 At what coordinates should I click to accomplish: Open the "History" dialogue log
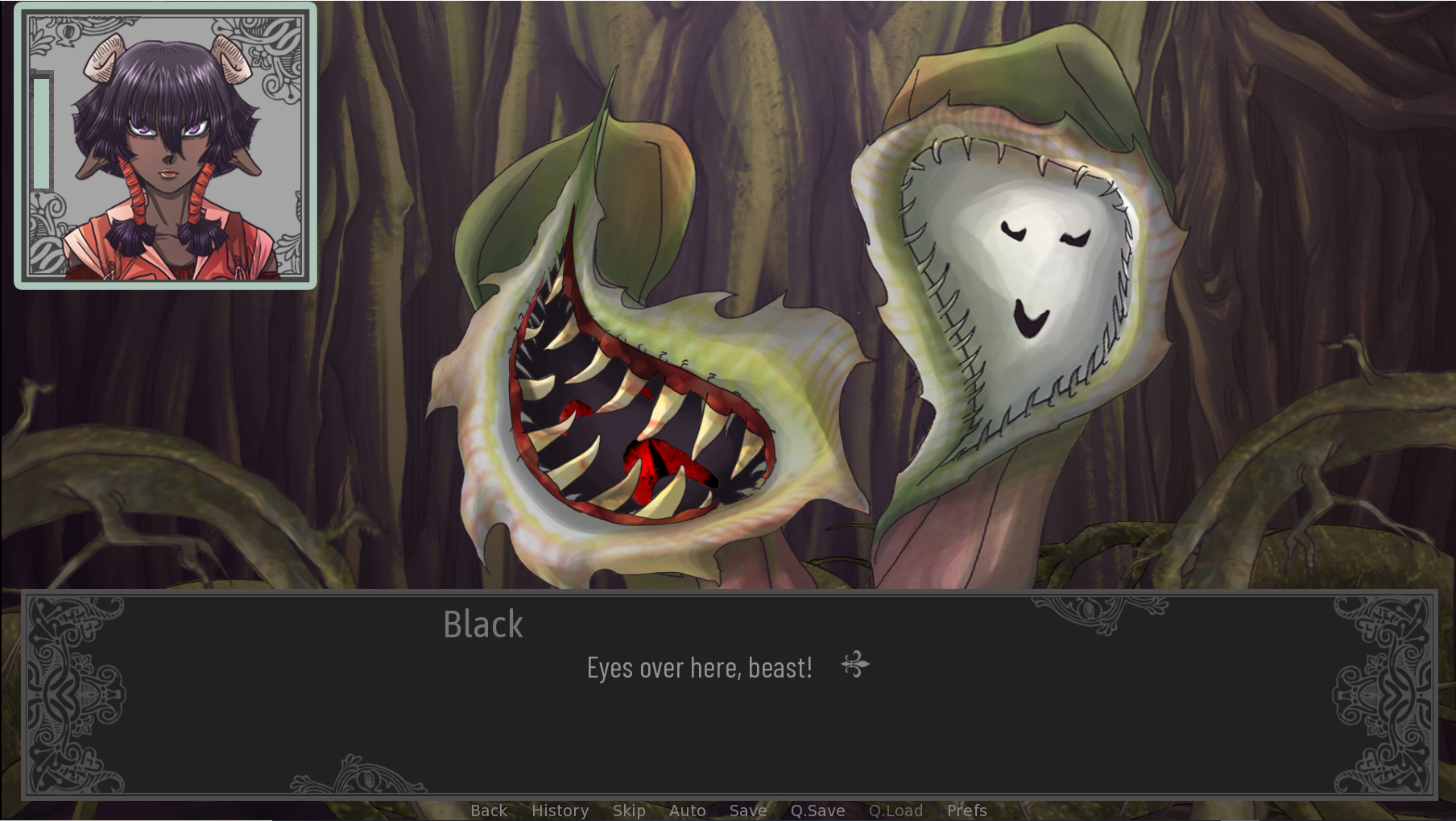coord(560,810)
